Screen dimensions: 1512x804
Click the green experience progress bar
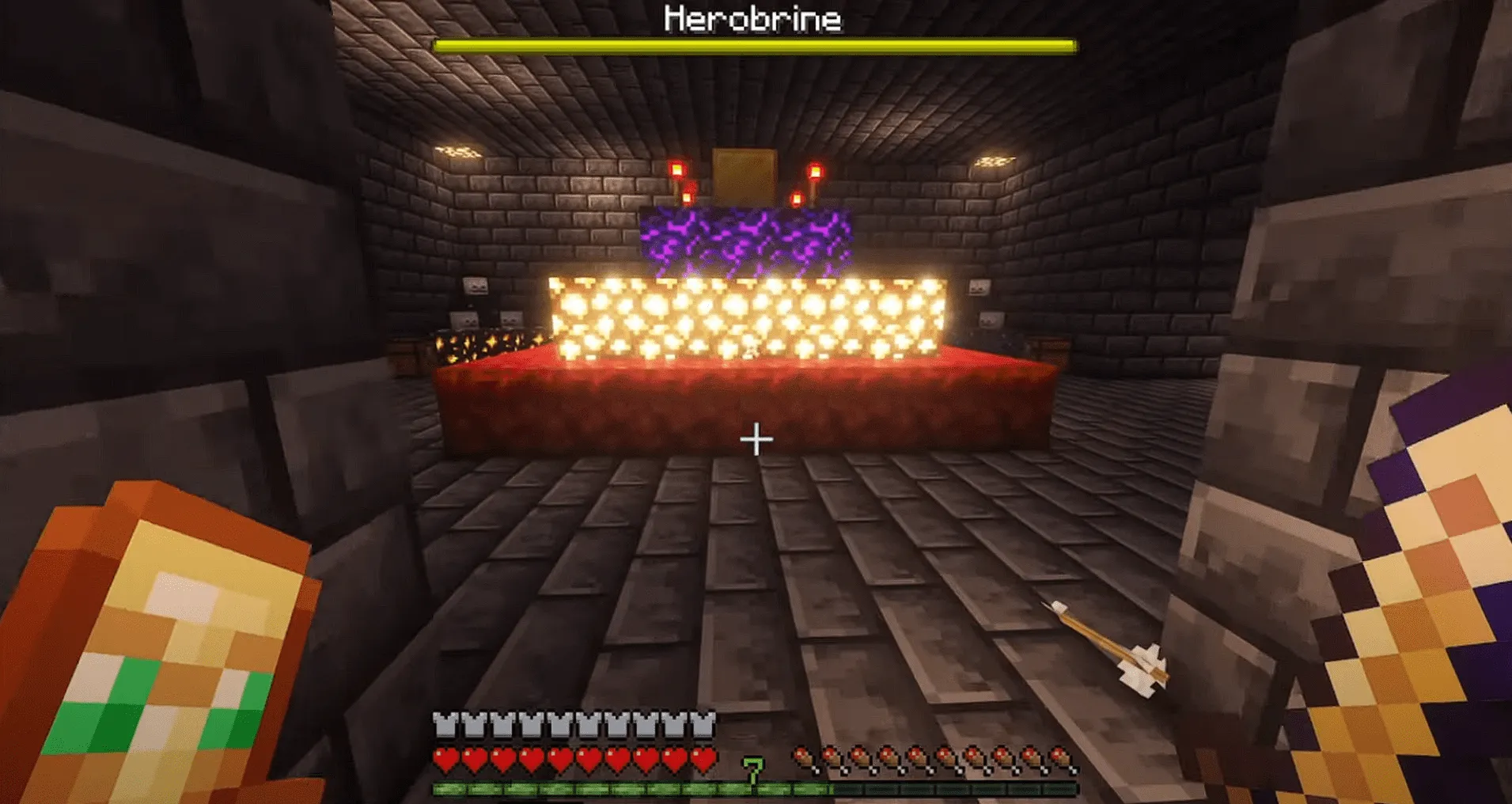(x=633, y=787)
